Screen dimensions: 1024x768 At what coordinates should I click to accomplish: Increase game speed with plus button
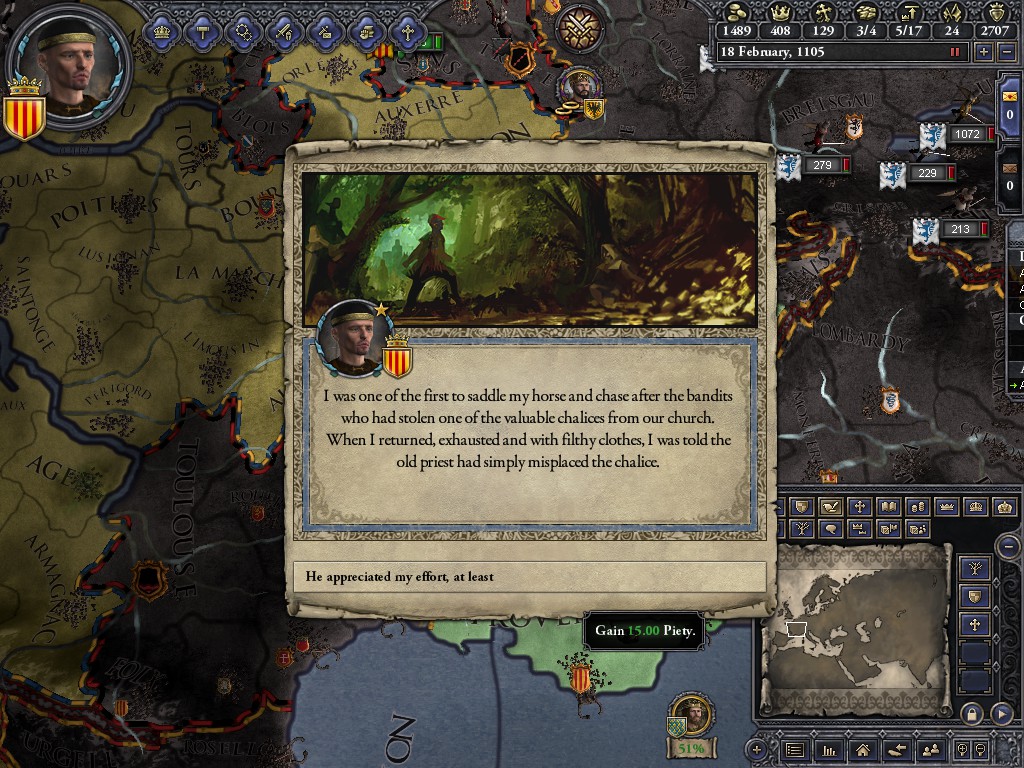pos(985,52)
